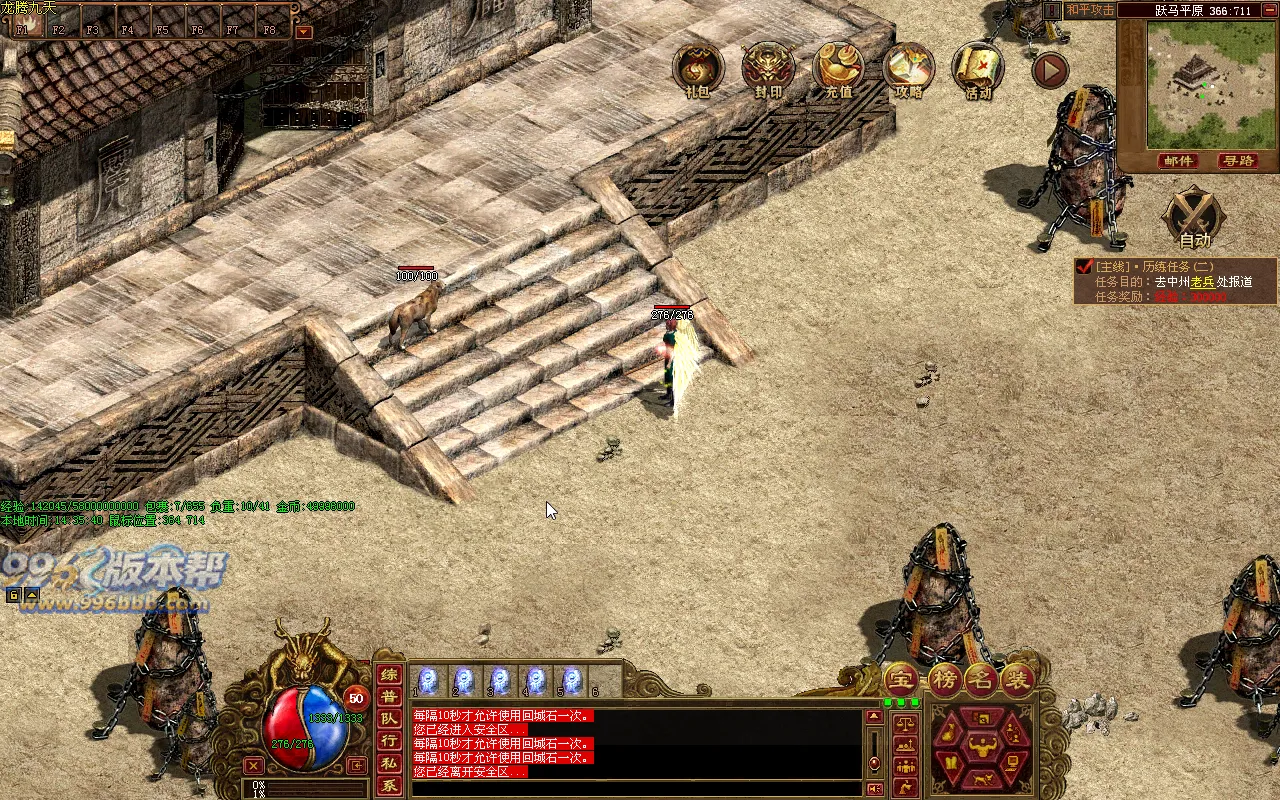The image size is (1280, 800).
Task: Open the 充值 recharge shop
Action: pos(838,68)
